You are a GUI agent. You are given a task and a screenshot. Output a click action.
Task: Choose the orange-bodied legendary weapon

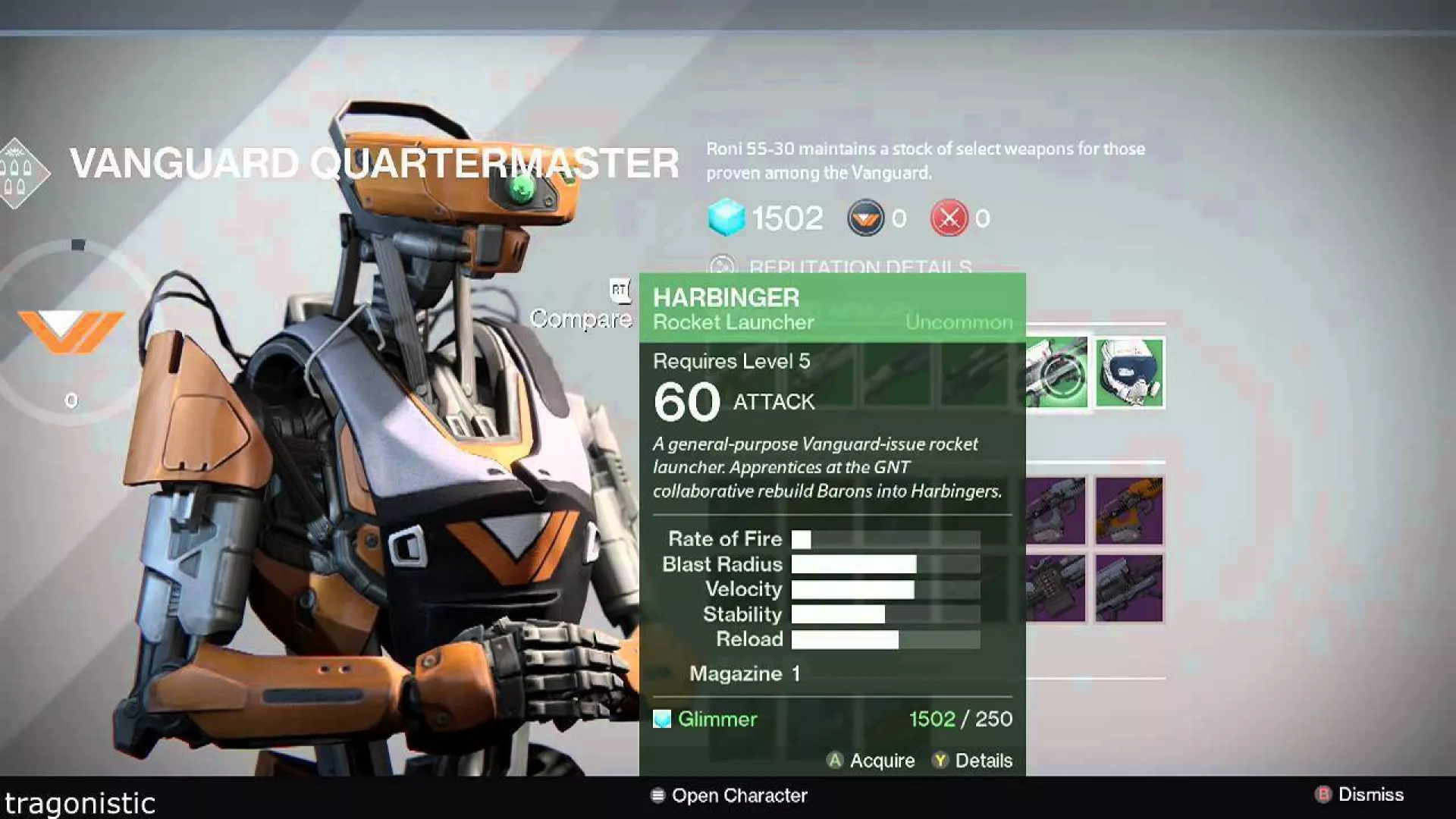[1129, 511]
